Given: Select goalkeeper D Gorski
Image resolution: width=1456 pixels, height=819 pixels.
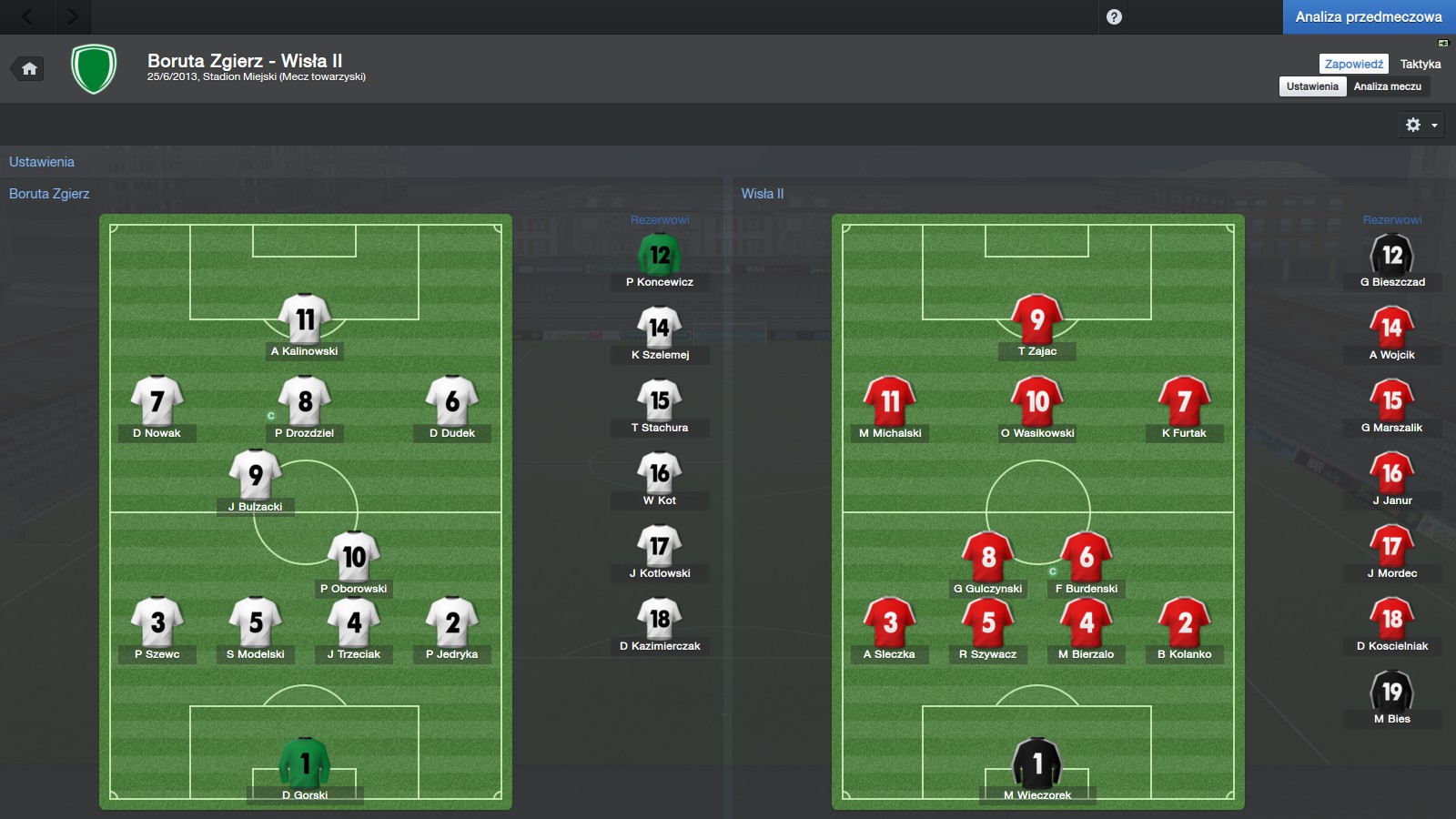Looking at the screenshot, I should [305, 764].
